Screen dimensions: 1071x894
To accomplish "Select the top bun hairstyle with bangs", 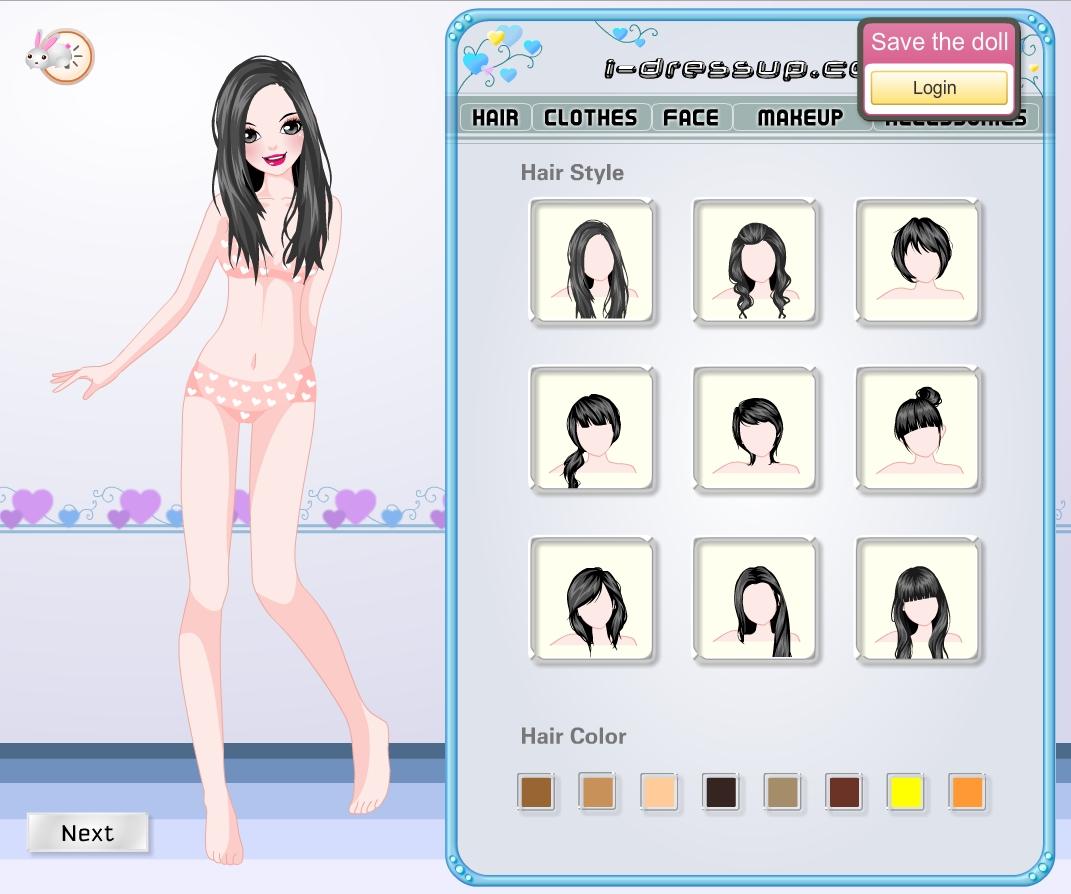I will coord(918,430).
